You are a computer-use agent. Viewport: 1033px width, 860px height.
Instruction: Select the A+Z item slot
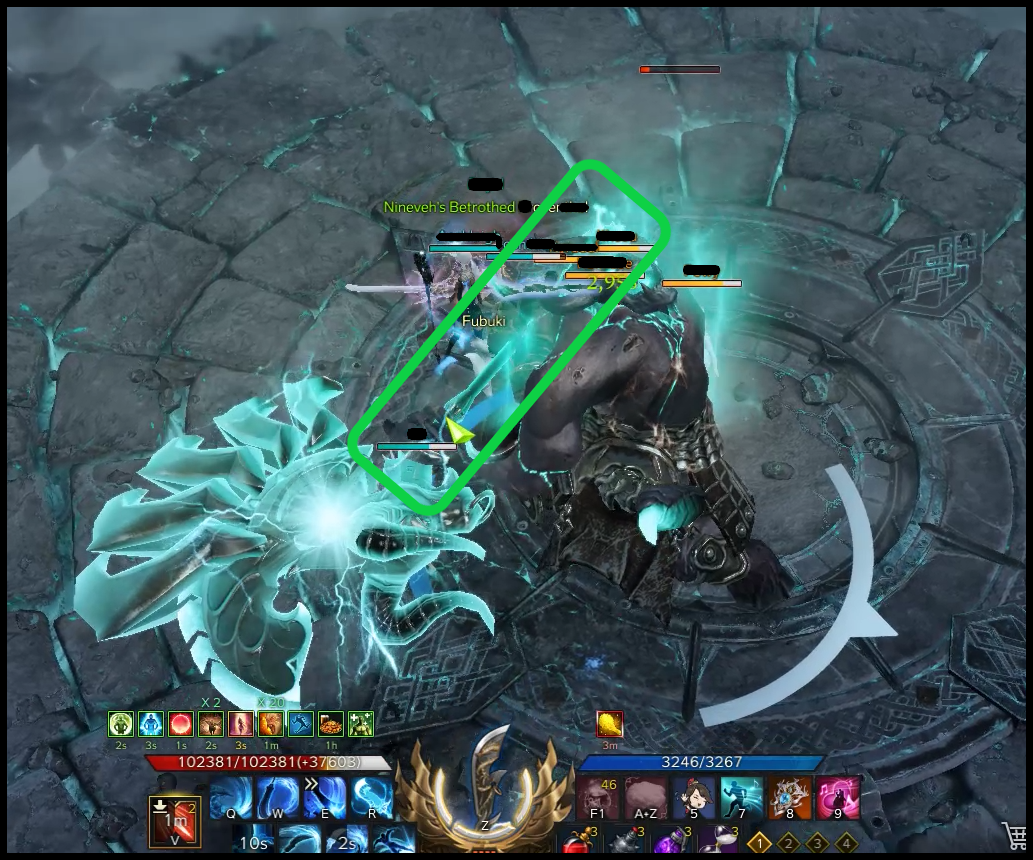click(645, 798)
